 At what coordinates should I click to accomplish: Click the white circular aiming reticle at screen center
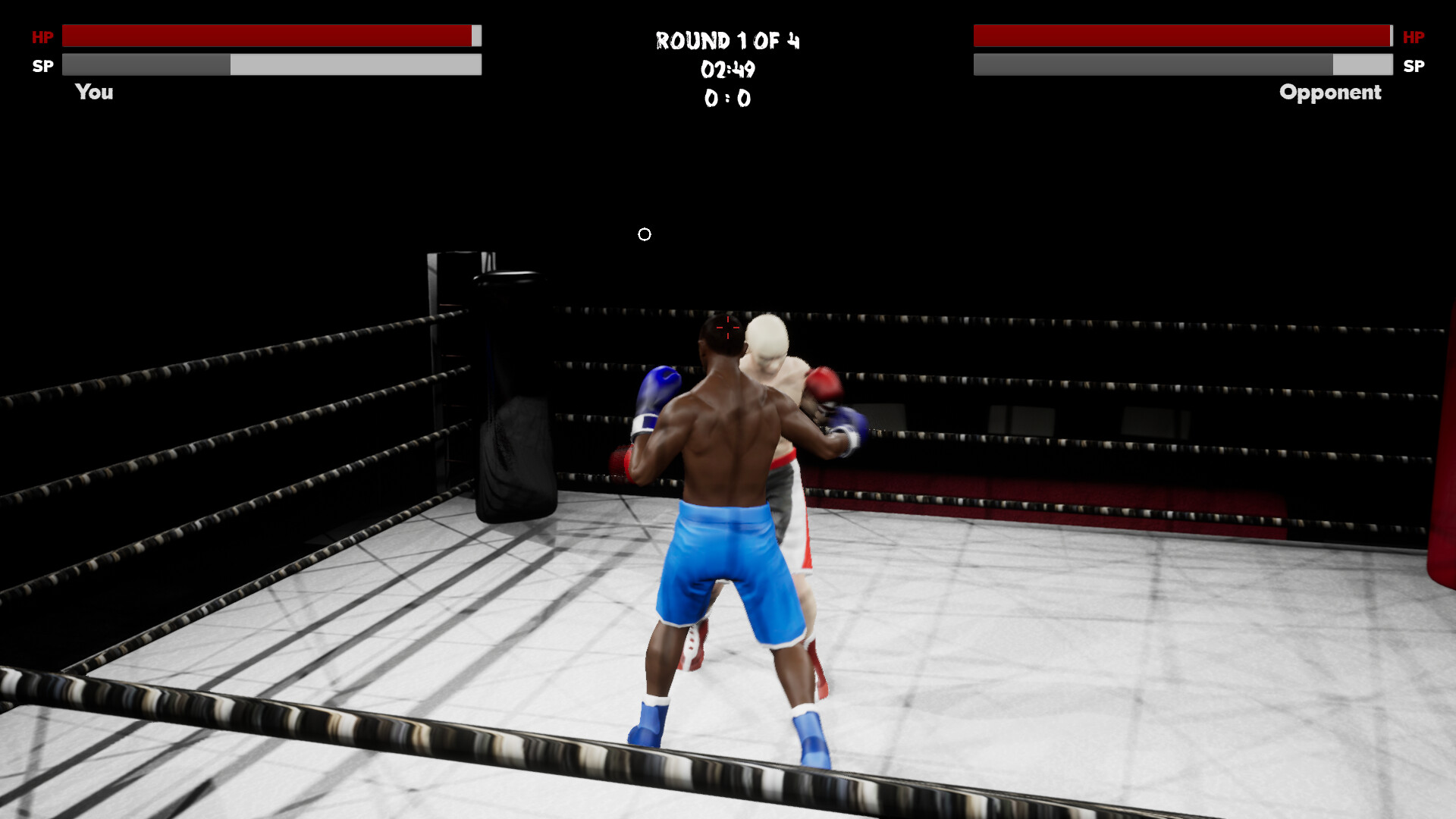tap(645, 234)
